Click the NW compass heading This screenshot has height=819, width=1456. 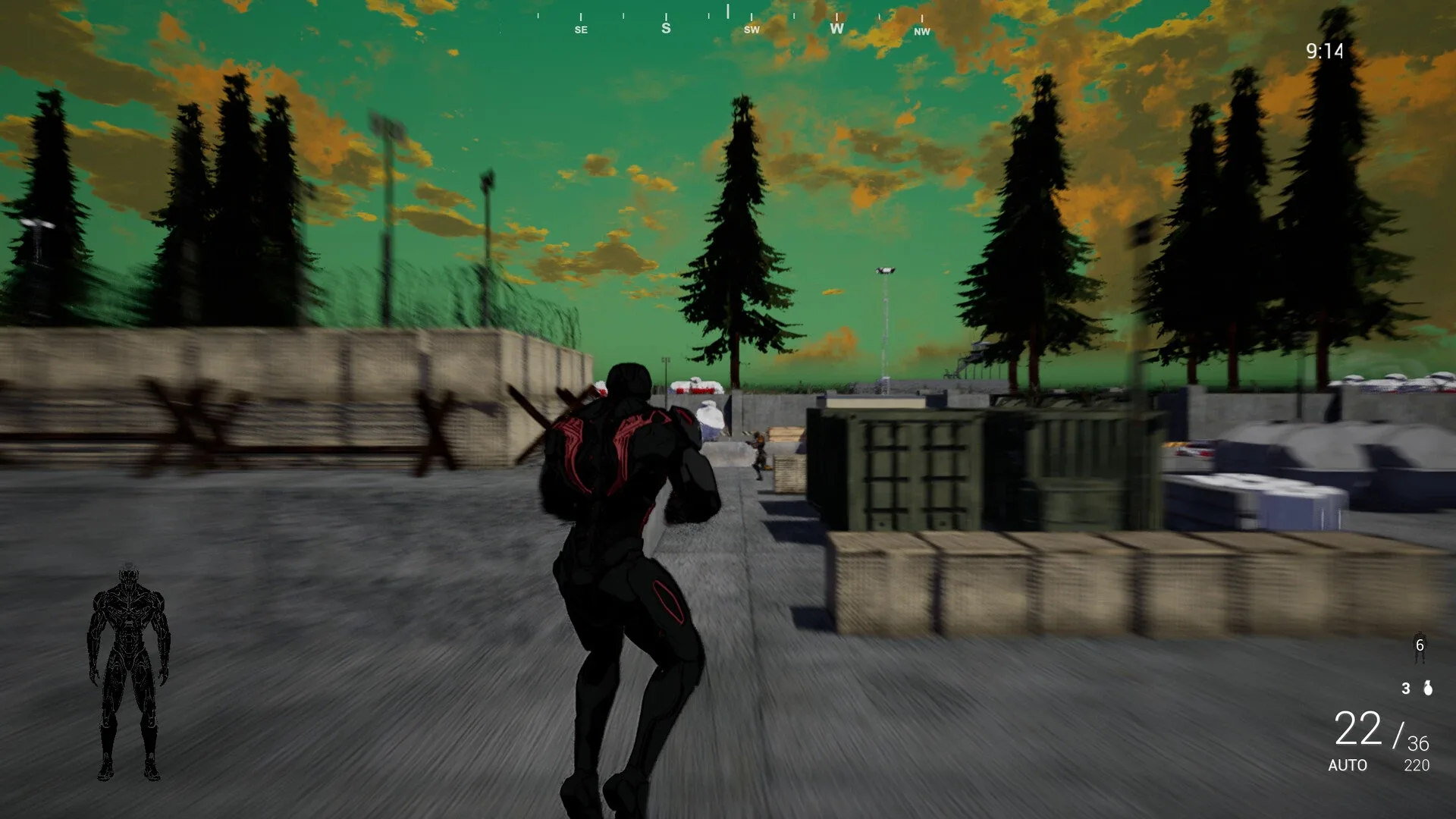coord(921,32)
